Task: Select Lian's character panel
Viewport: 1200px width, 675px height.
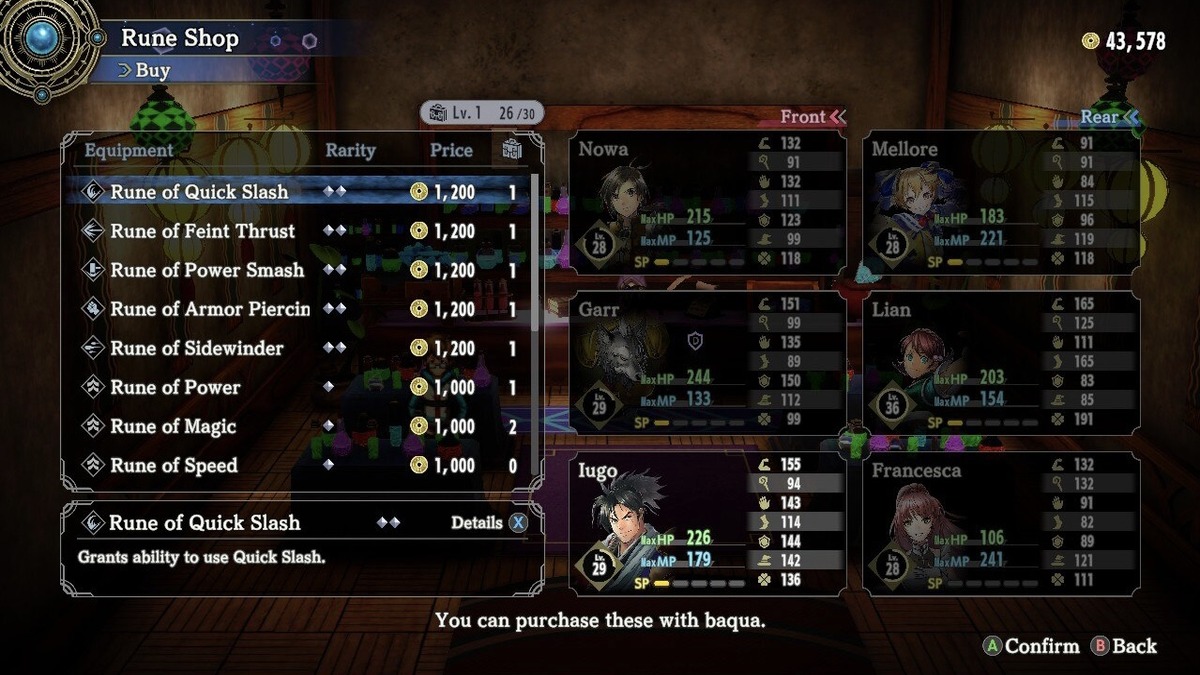Action: 1001,362
